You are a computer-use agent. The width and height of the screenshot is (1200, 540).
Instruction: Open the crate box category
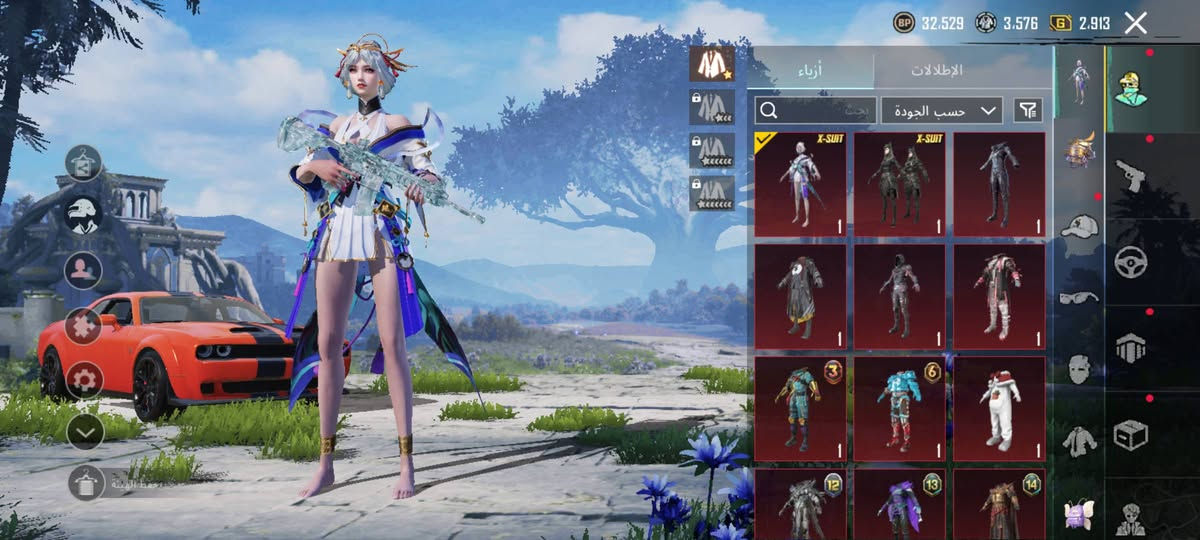pyautogui.click(x=1130, y=435)
